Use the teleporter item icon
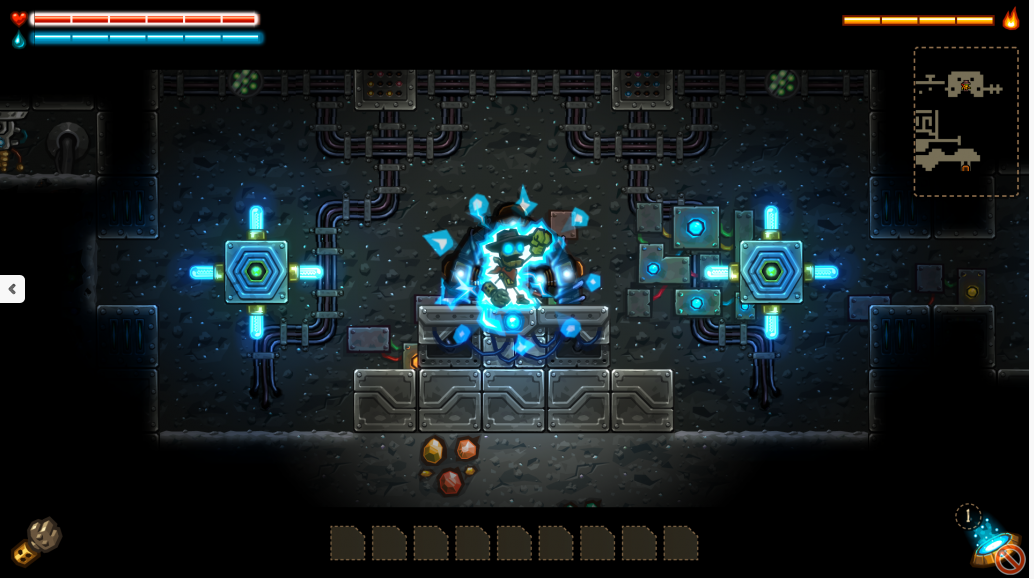This screenshot has width=1034, height=579. [996, 545]
